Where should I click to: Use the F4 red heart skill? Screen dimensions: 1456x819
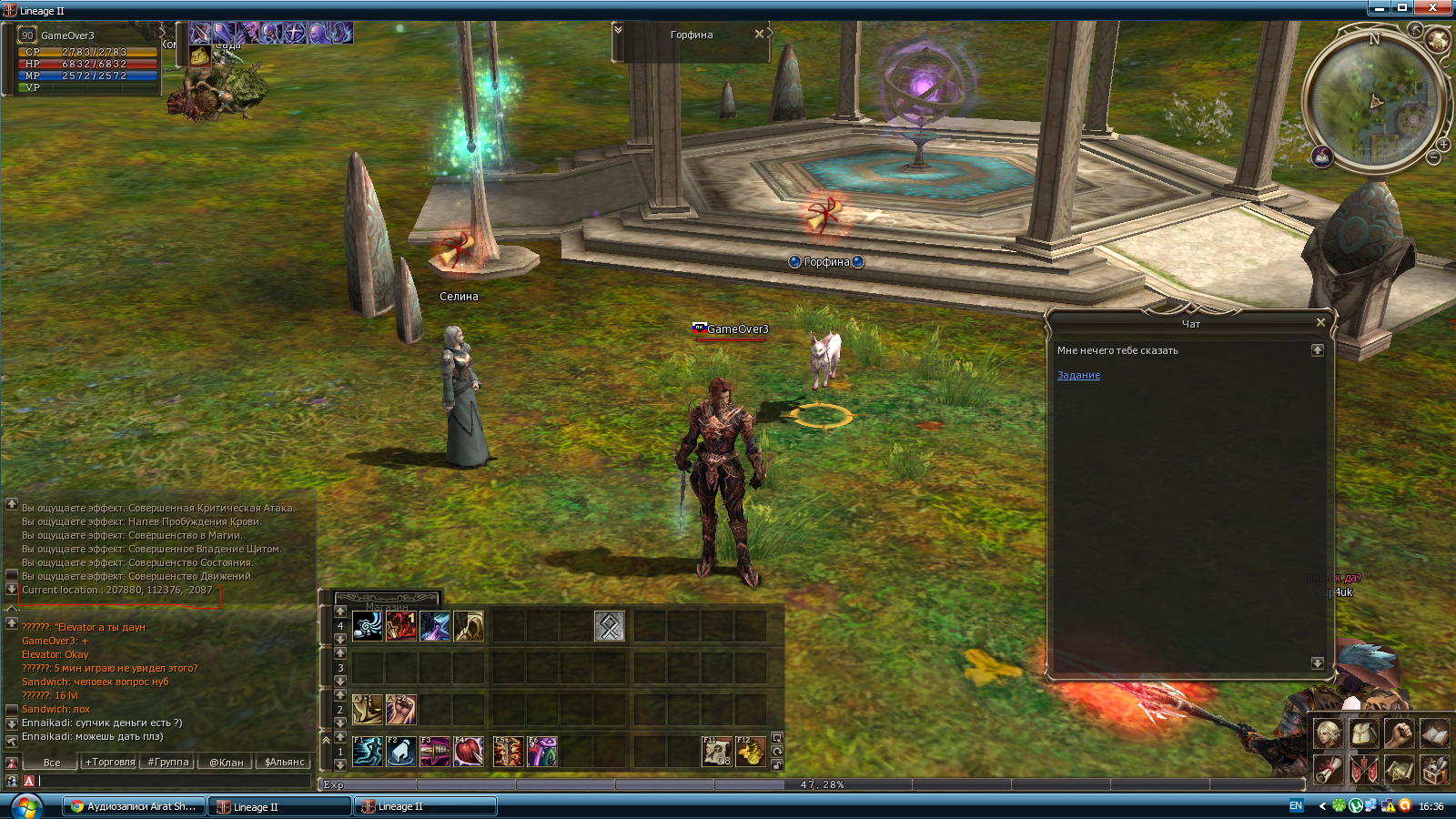(469, 752)
